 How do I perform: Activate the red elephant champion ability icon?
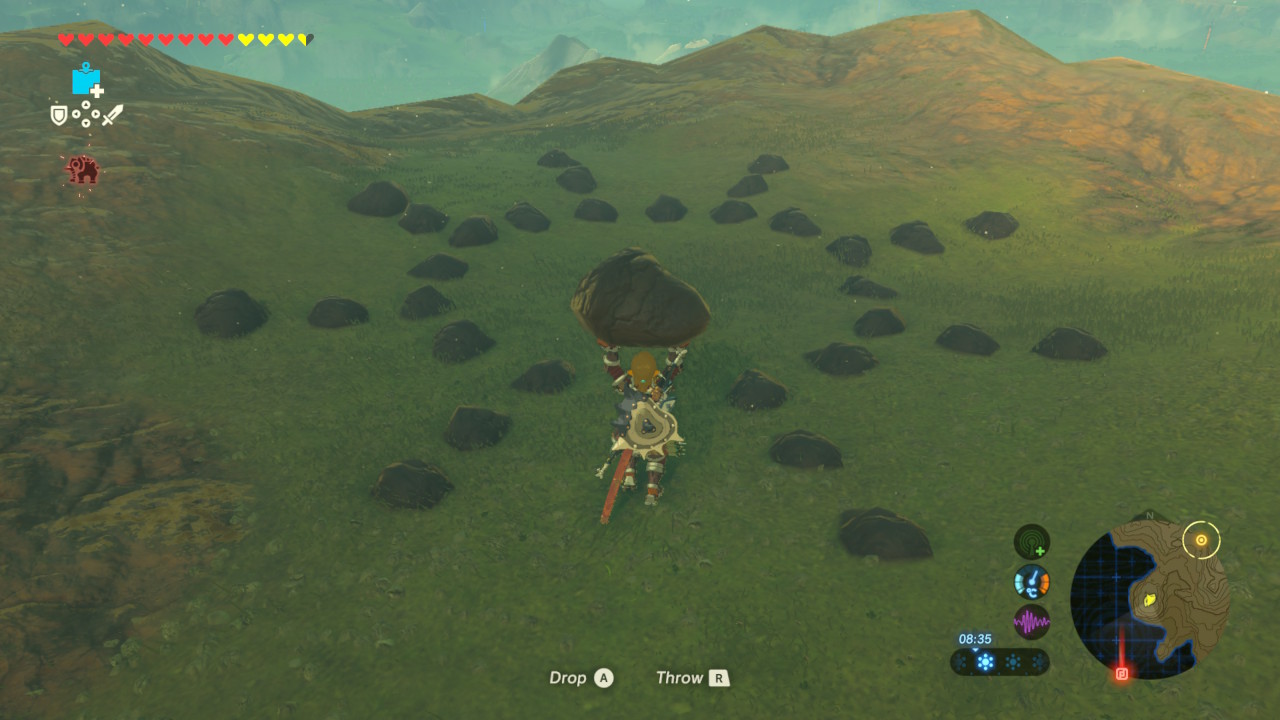(82, 170)
